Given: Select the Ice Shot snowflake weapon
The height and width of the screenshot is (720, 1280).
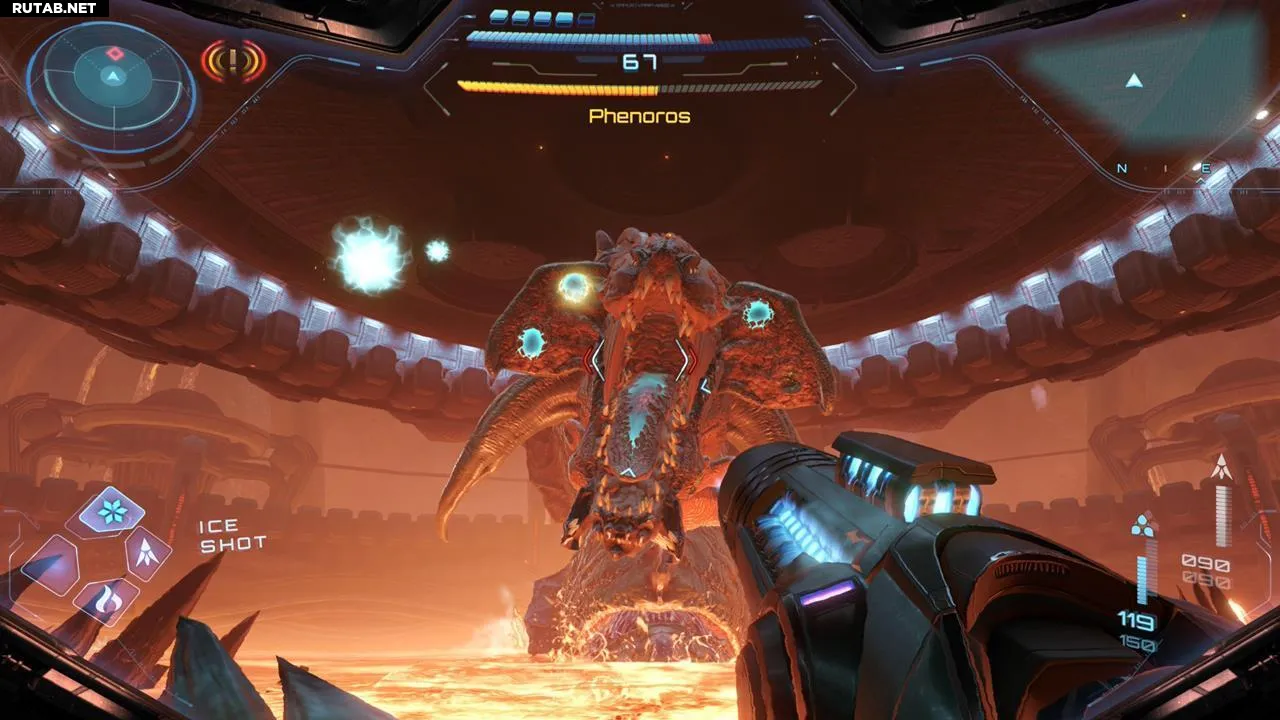Looking at the screenshot, I should [111, 510].
